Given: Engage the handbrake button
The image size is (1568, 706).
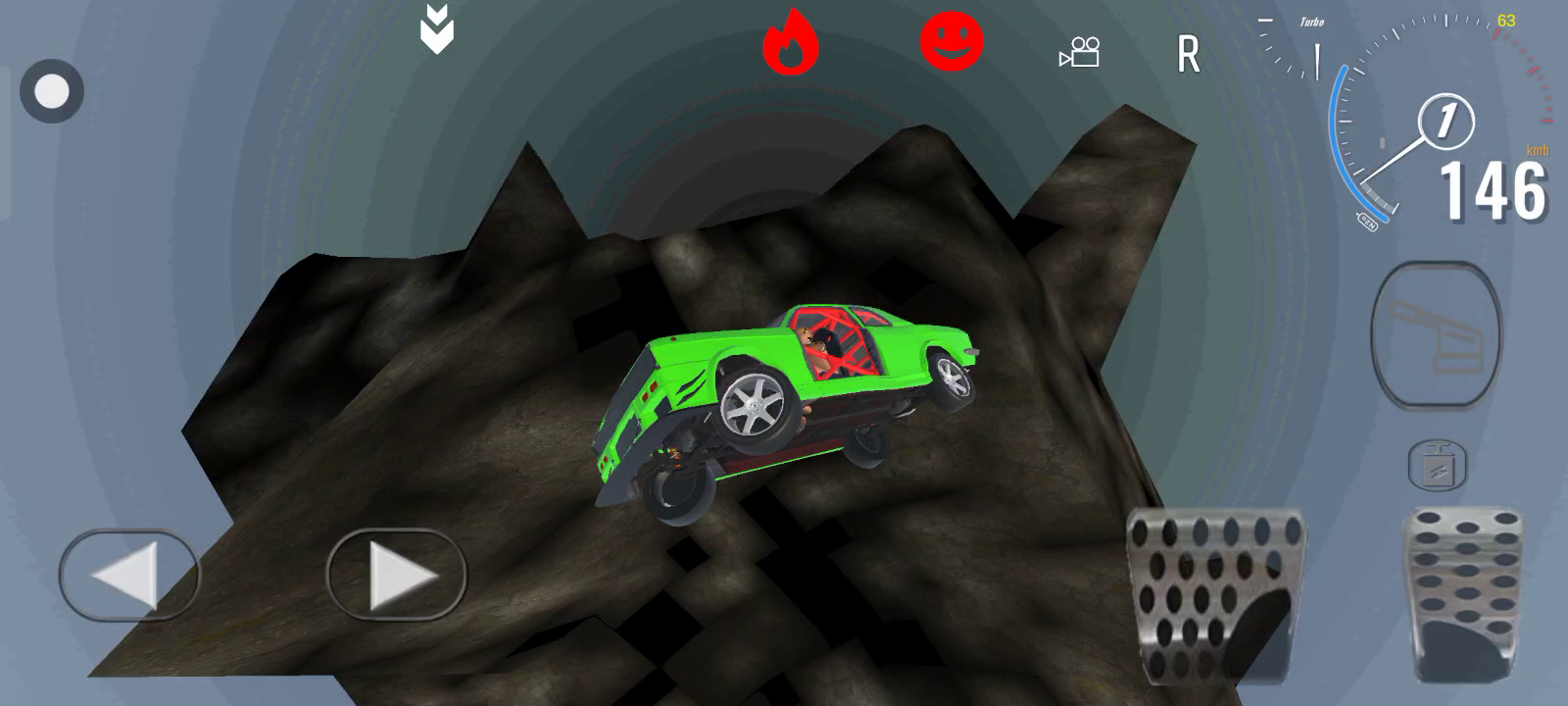Looking at the screenshot, I should [1436, 334].
